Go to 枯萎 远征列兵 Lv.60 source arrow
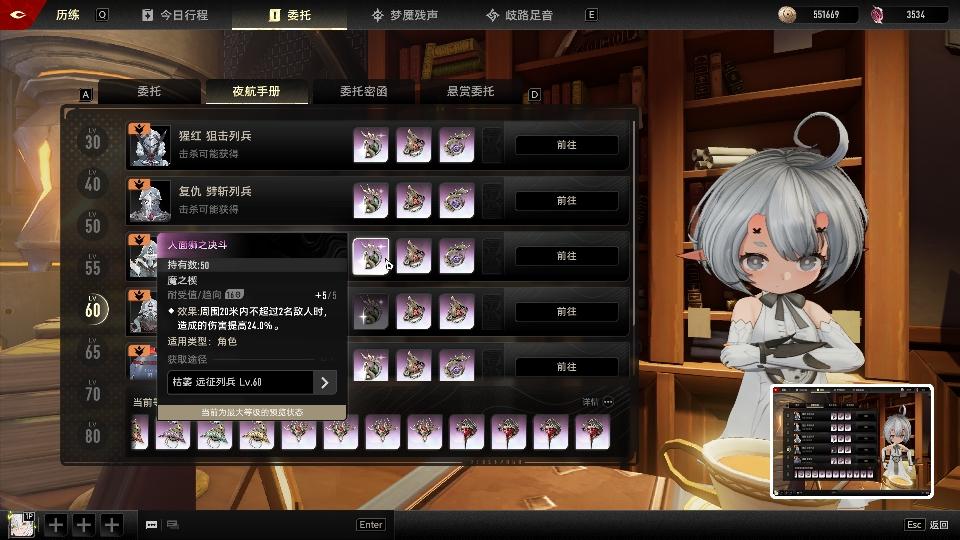Viewport: 960px width, 540px height. pos(324,382)
